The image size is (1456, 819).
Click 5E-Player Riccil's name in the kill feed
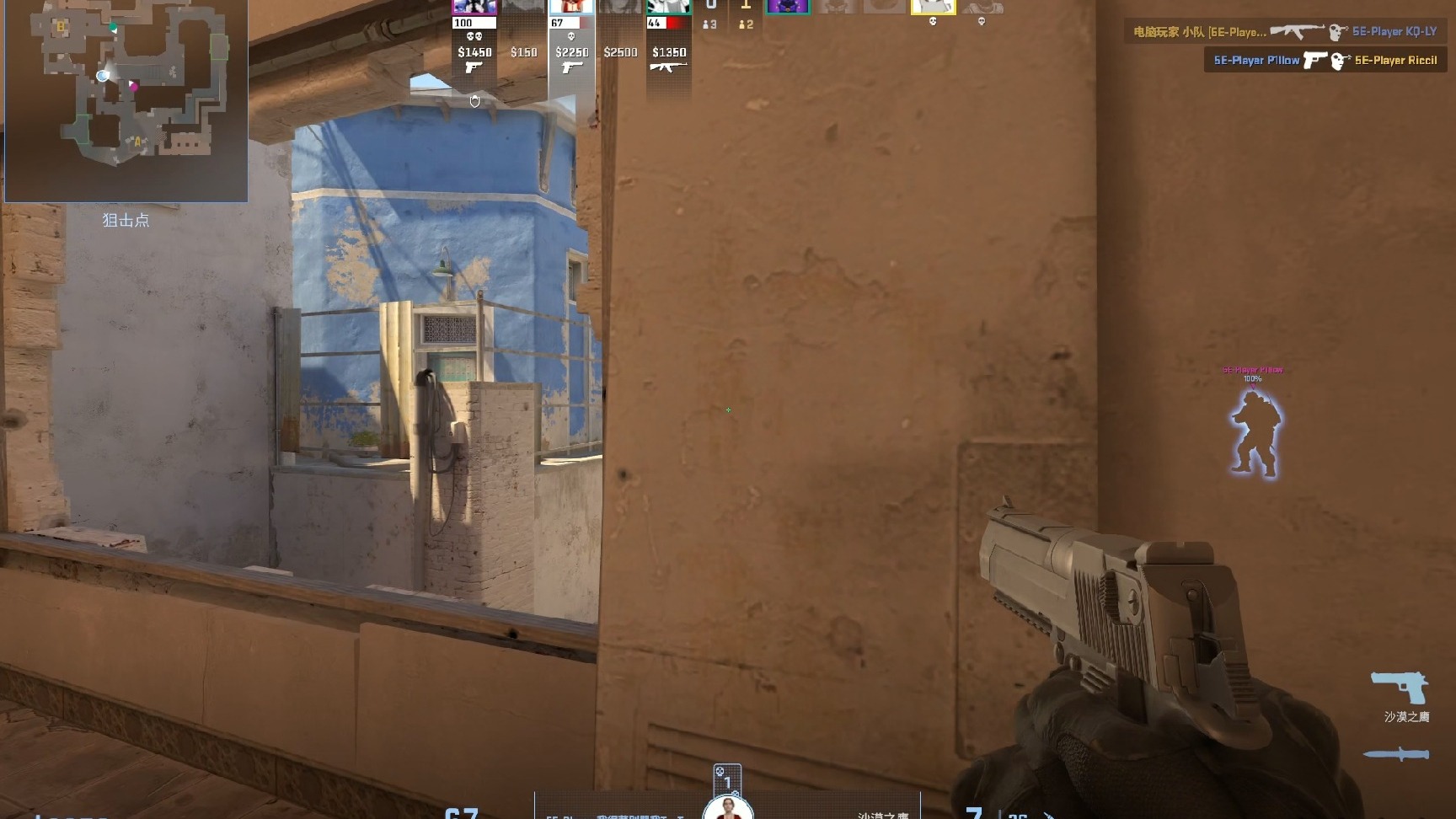(1396, 61)
